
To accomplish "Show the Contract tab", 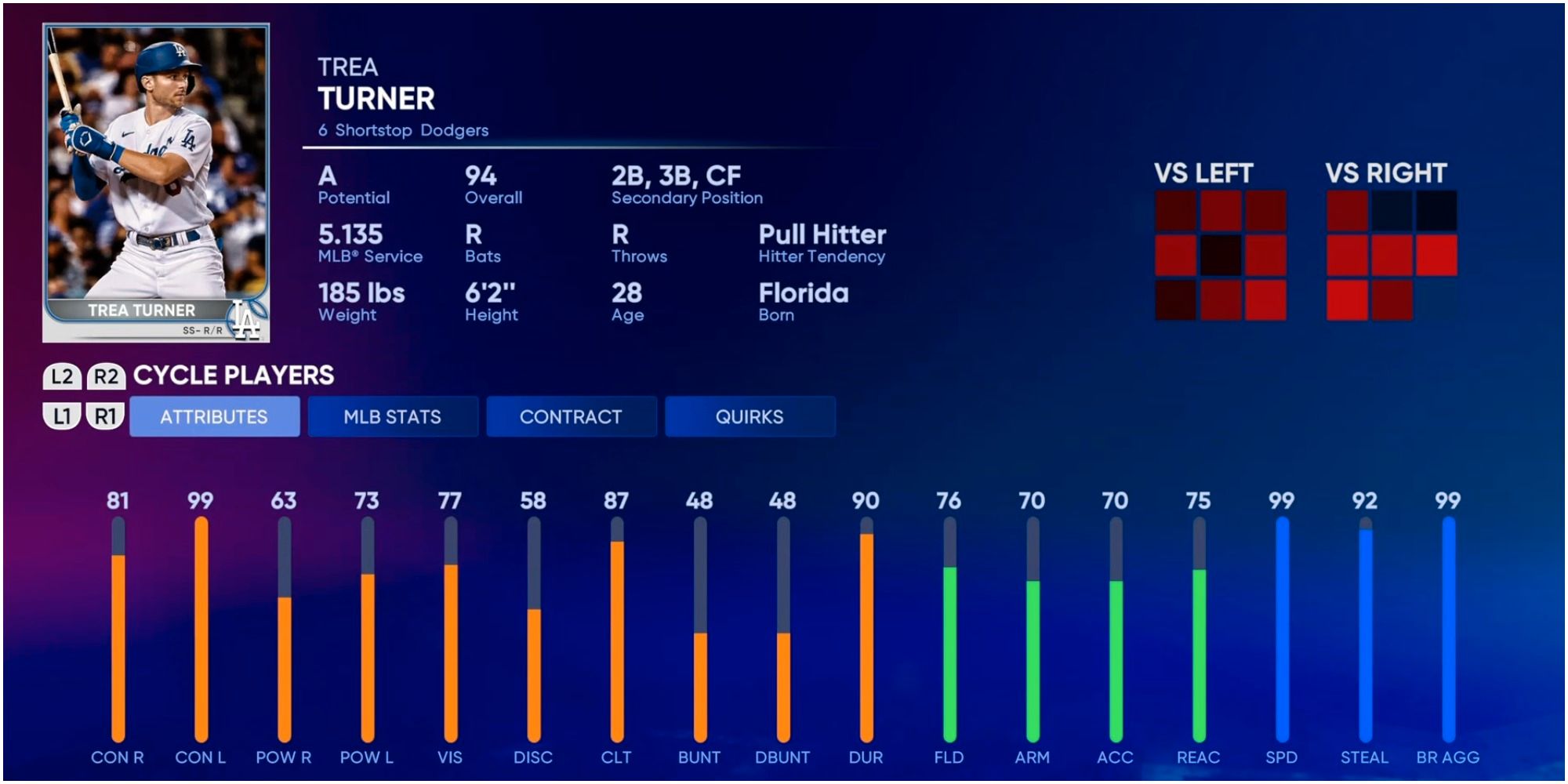I will [571, 416].
